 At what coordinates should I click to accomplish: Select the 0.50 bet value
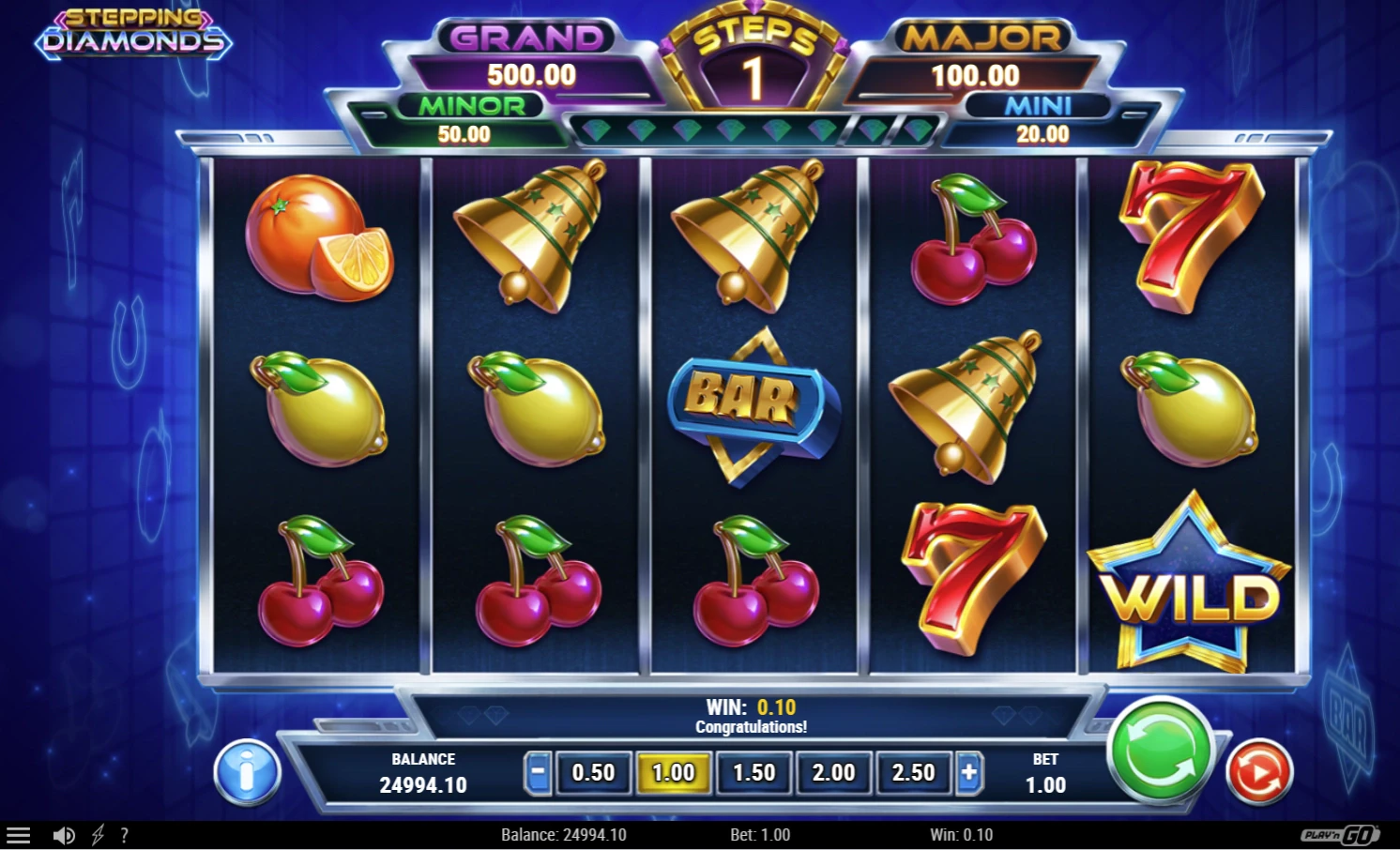tap(593, 773)
